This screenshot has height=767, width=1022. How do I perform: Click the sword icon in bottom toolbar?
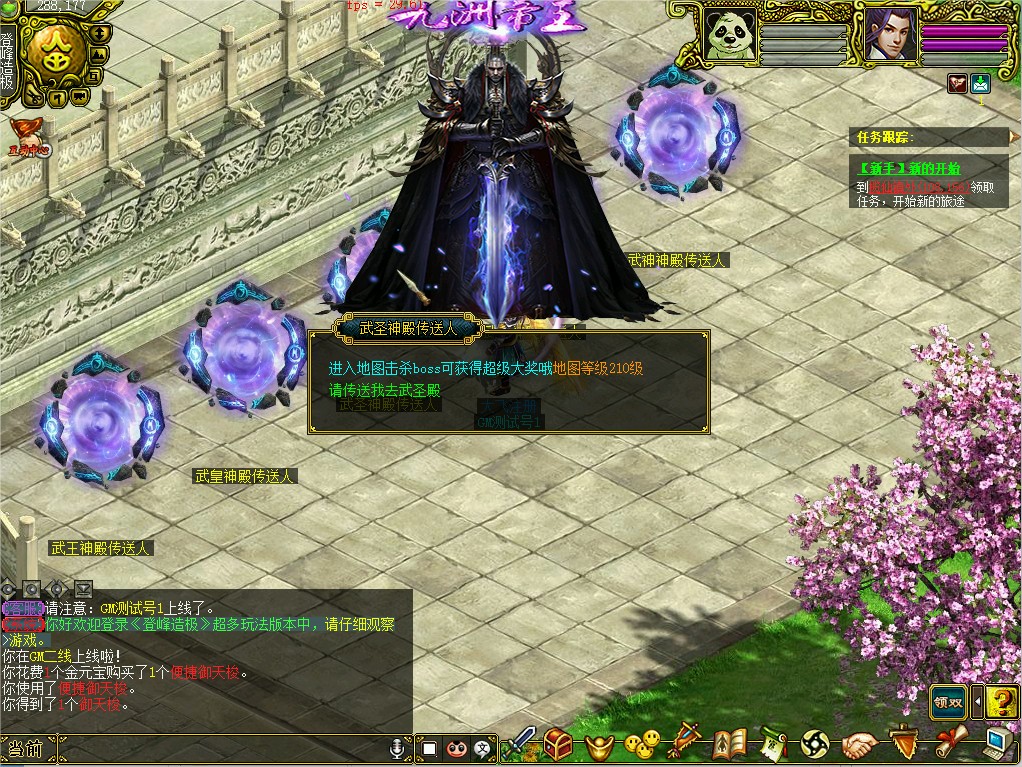[x=520, y=743]
